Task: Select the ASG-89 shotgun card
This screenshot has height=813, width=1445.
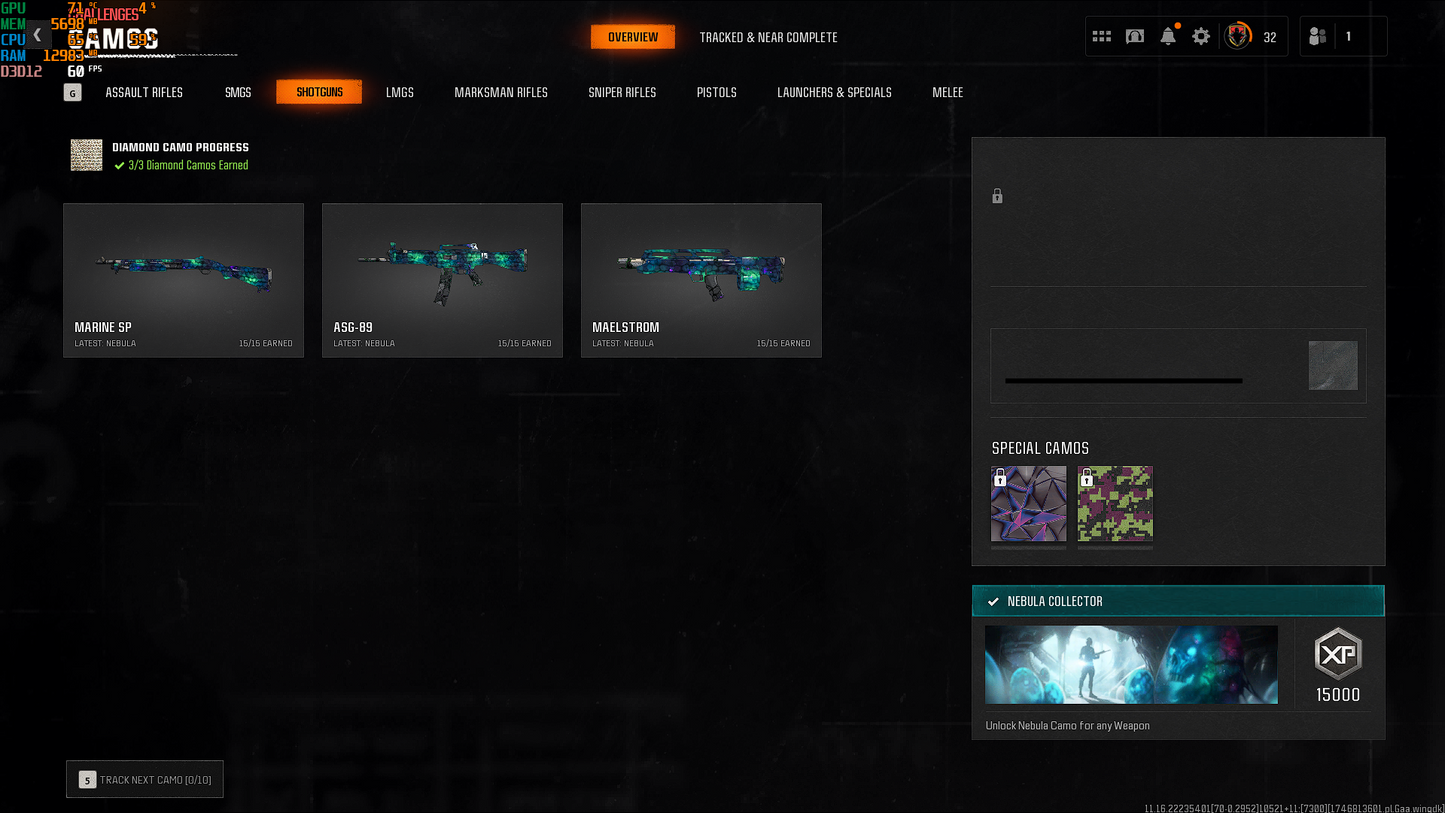Action: (x=442, y=280)
